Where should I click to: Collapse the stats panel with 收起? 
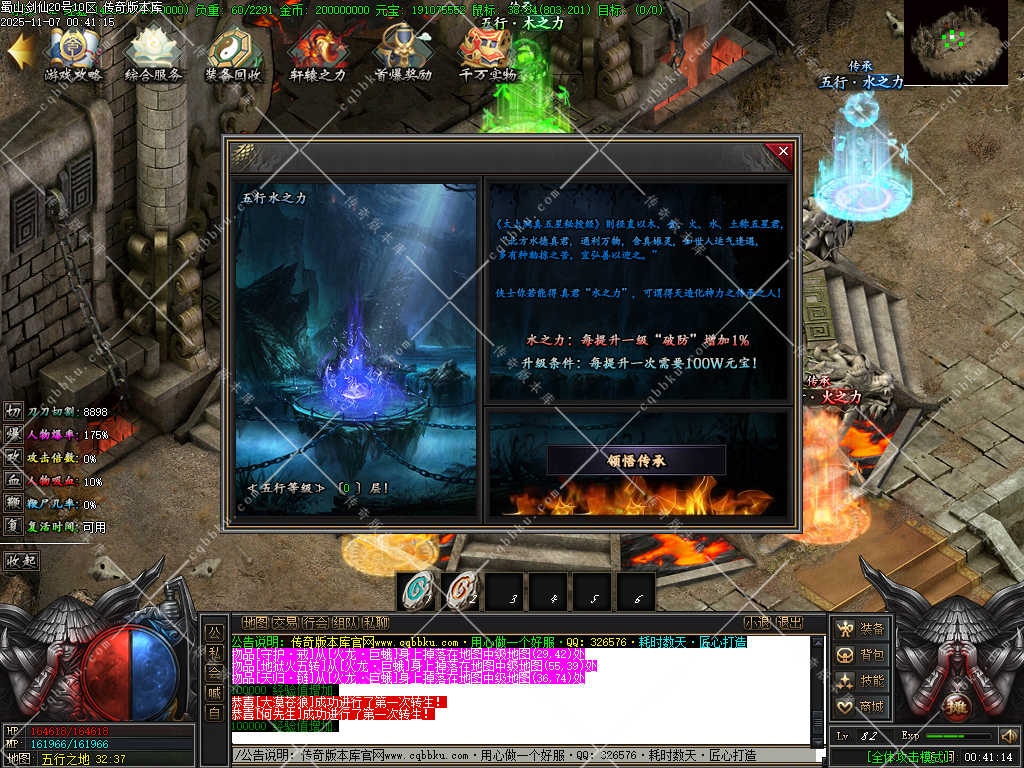21,561
